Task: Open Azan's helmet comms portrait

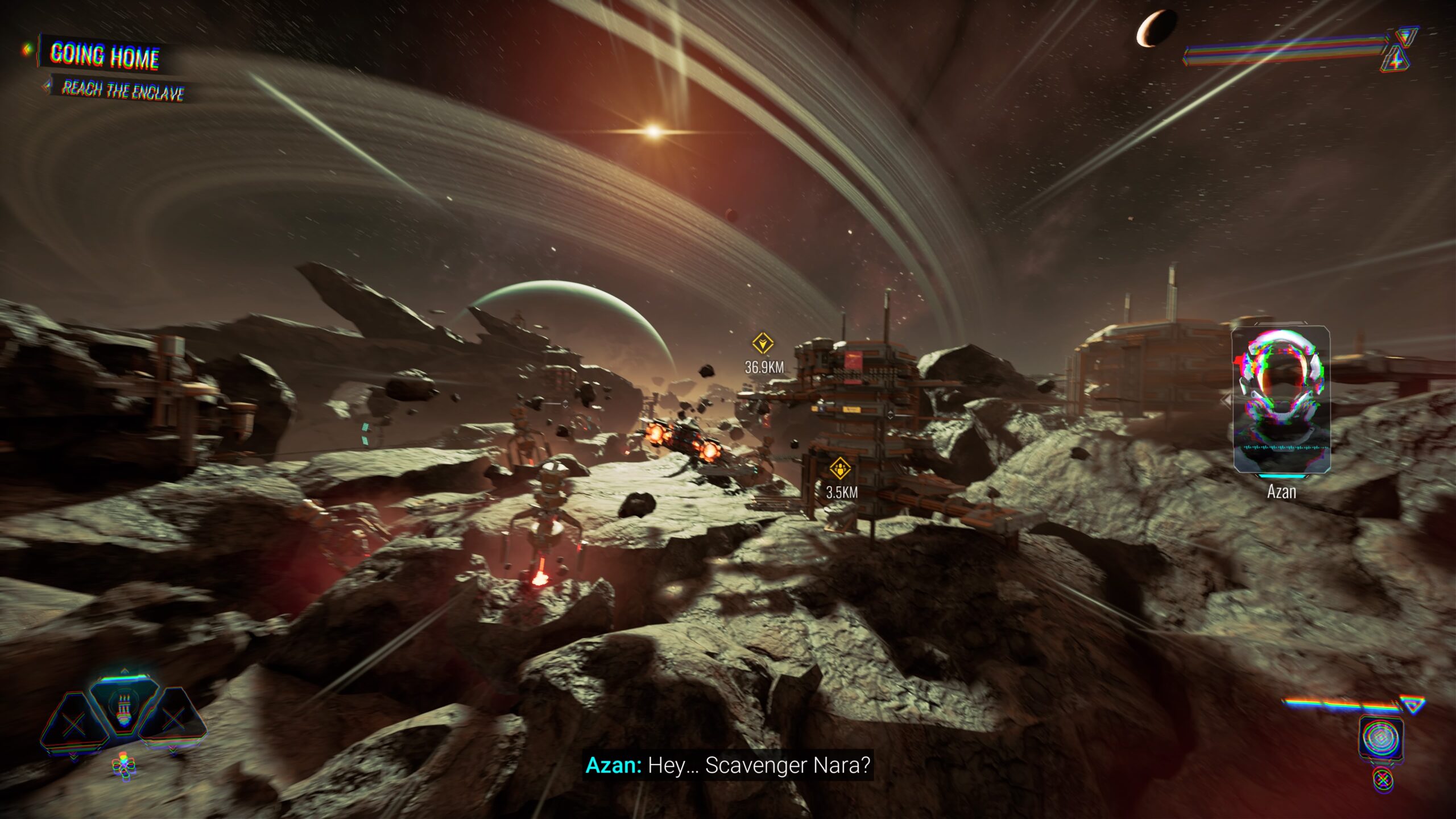Action: click(1281, 400)
